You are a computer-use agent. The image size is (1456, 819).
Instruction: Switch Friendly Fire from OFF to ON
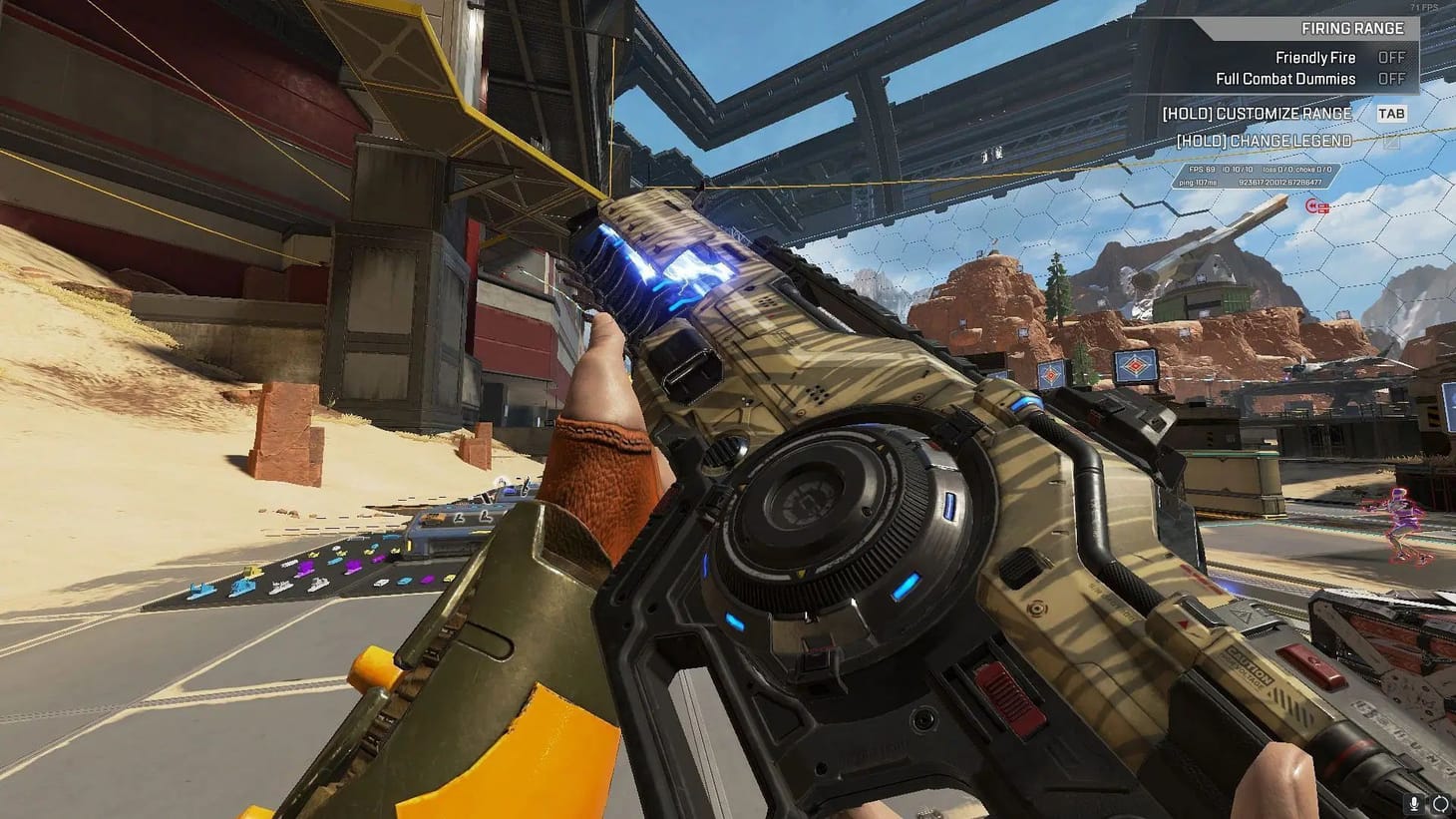tap(1390, 57)
